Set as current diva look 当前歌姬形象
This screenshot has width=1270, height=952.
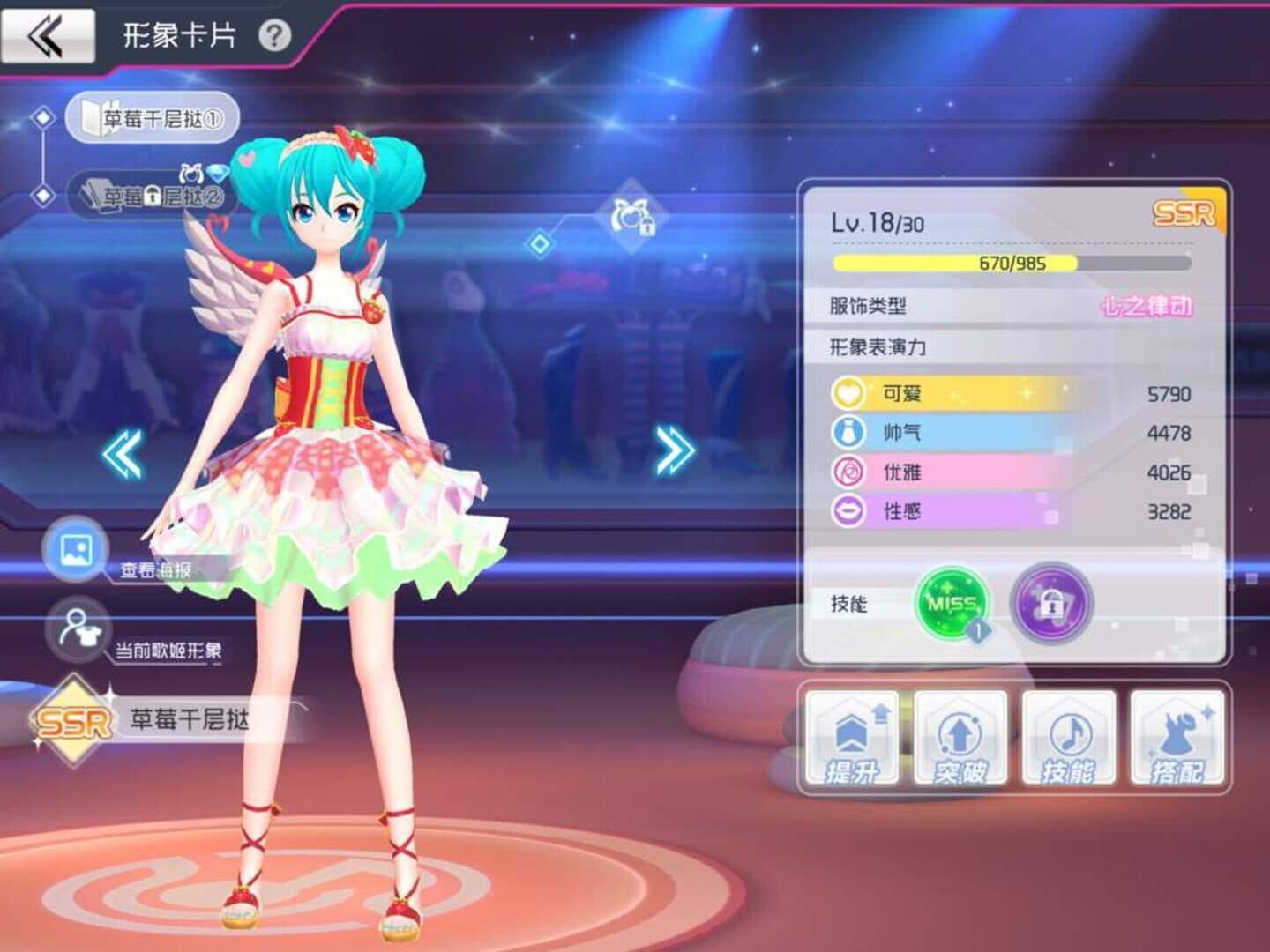point(79,629)
